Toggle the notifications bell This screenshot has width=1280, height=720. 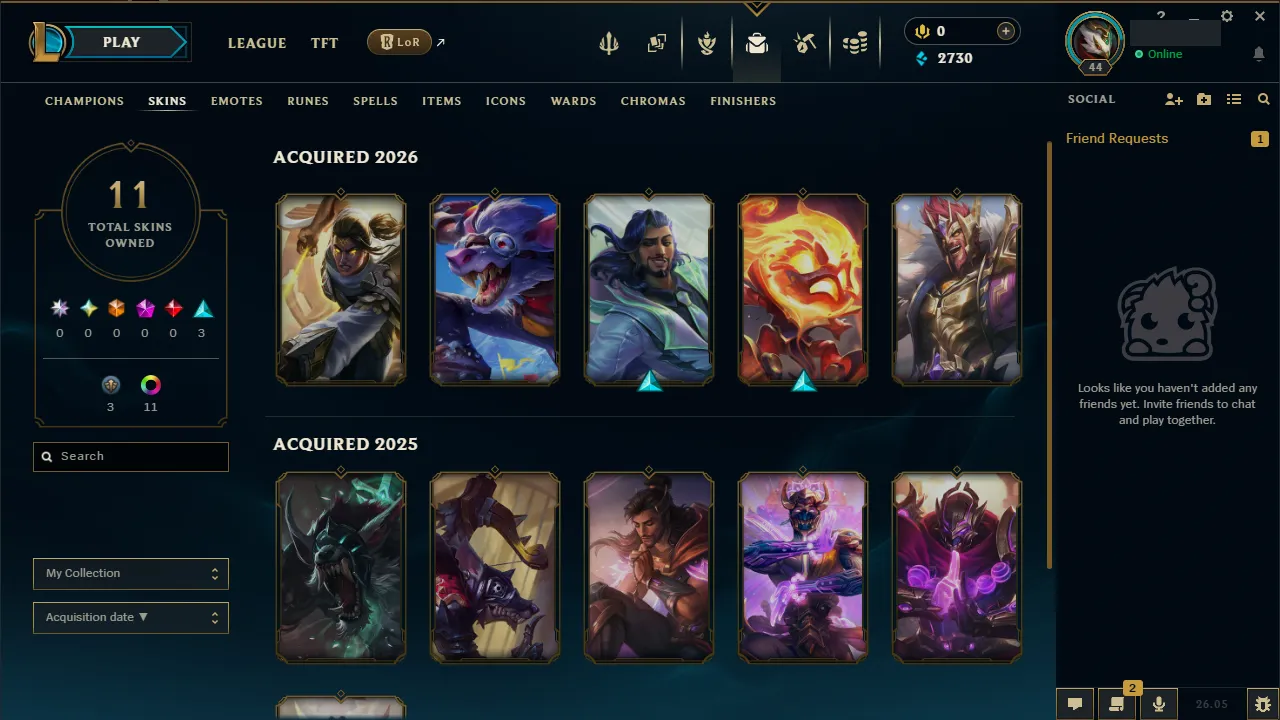tap(1259, 55)
